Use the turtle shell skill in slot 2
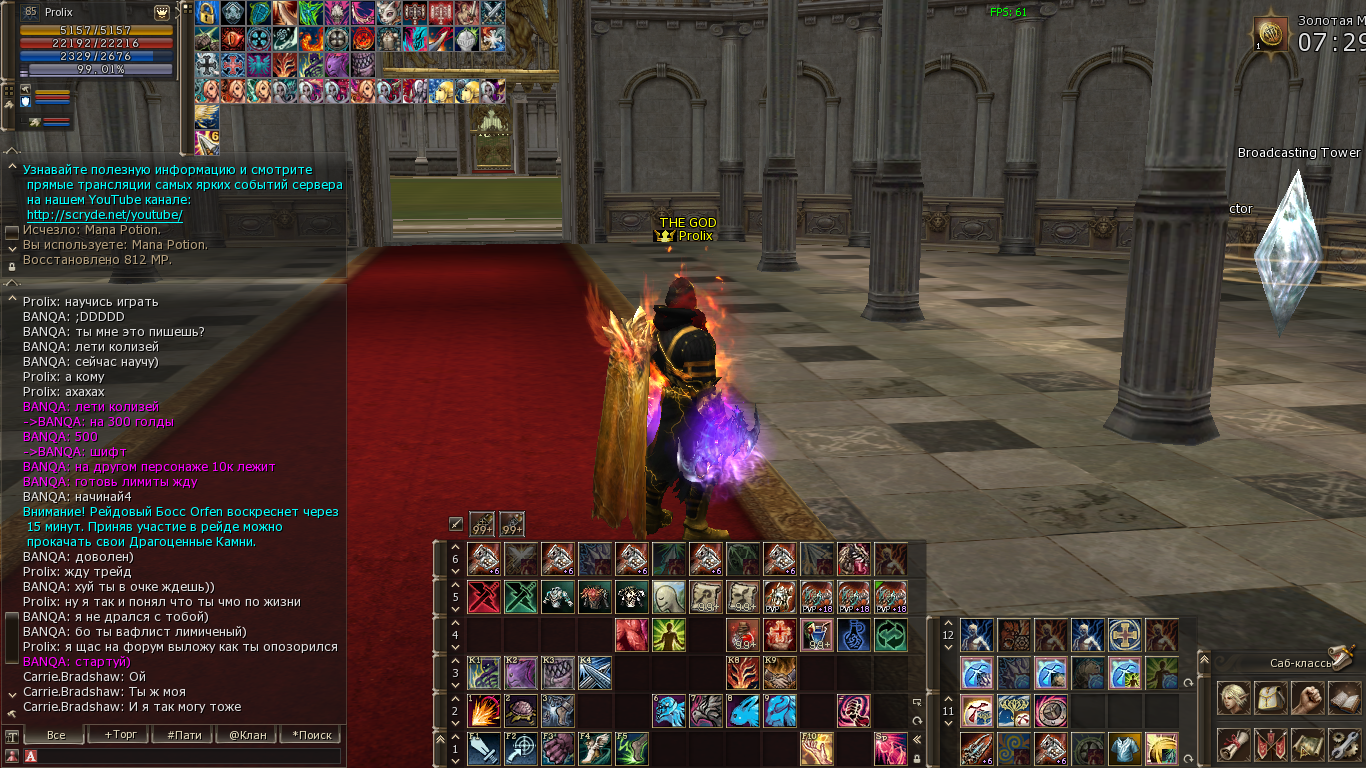 pyautogui.click(x=521, y=710)
